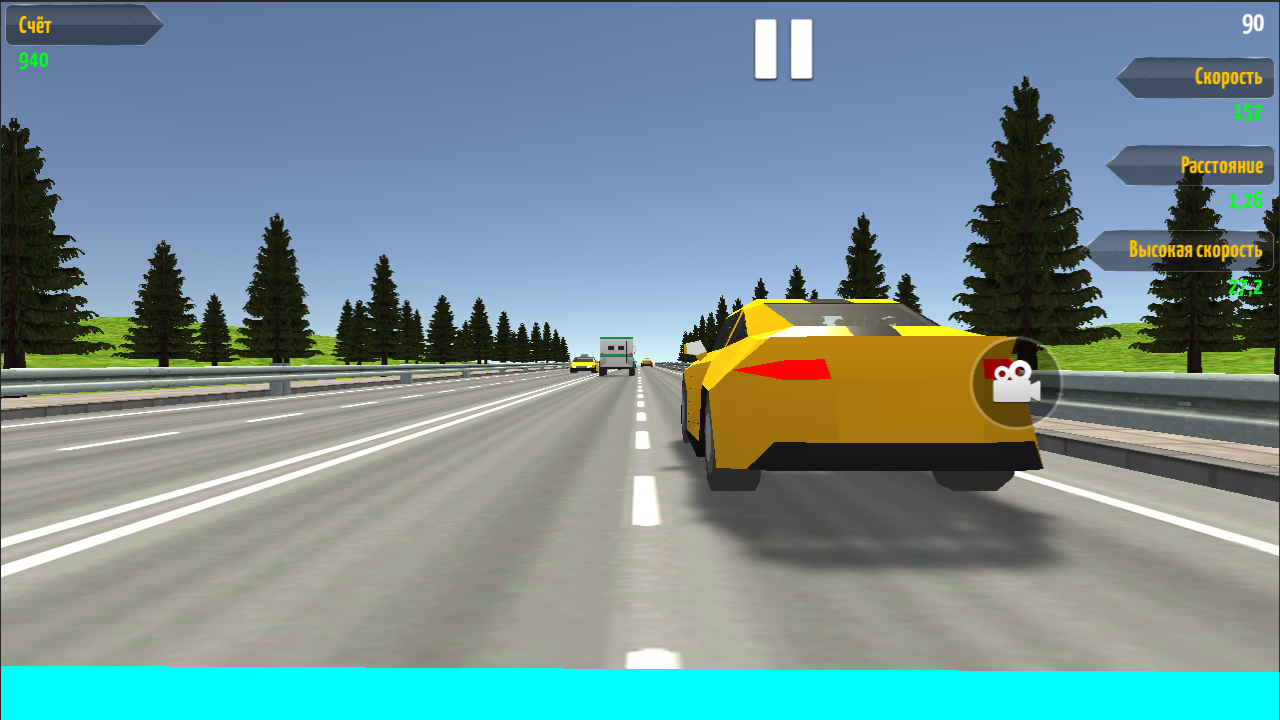
Task: Select the counter showing 90
Action: [x=1251, y=24]
